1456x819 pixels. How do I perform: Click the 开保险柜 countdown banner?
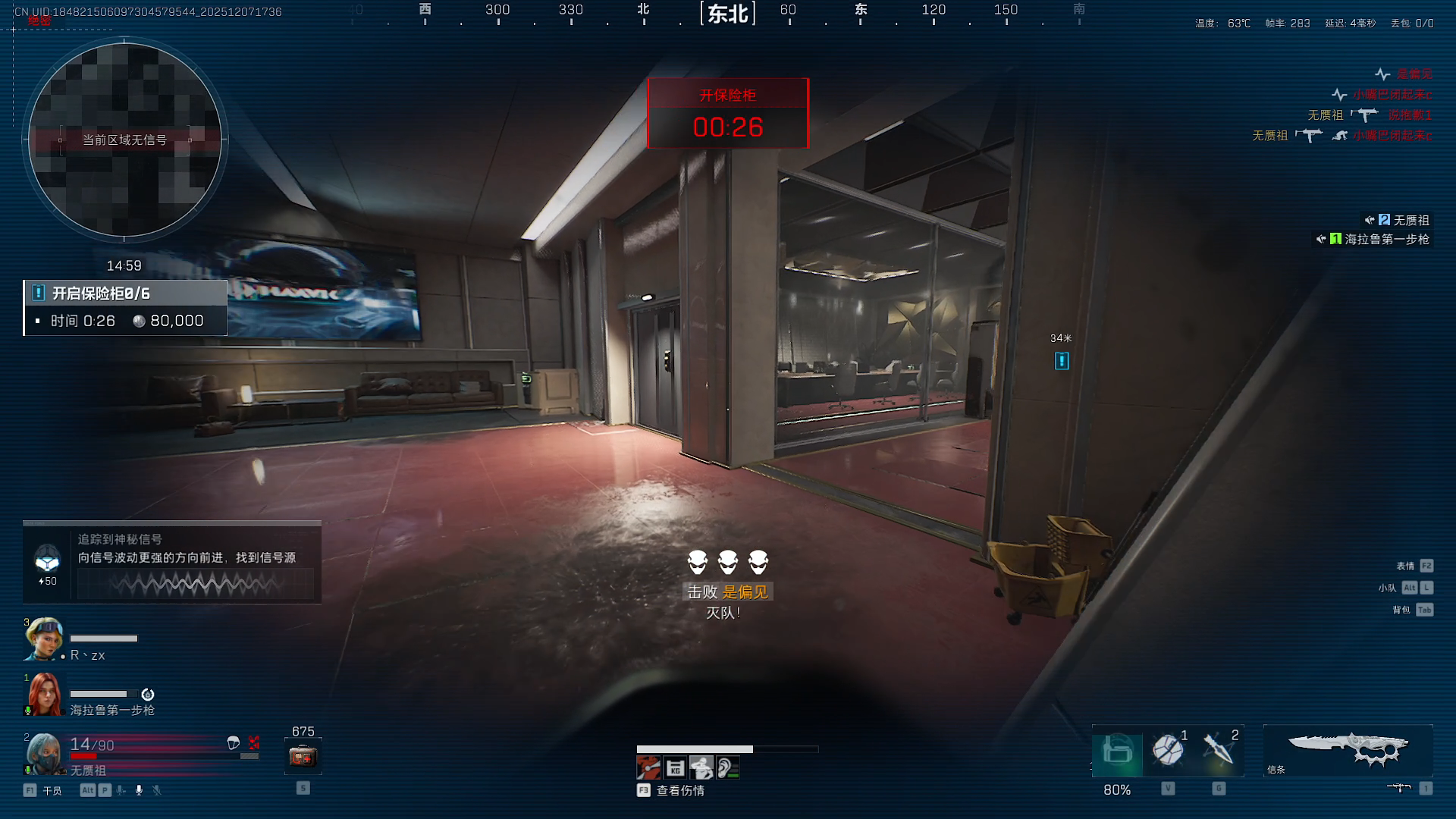[x=728, y=114]
